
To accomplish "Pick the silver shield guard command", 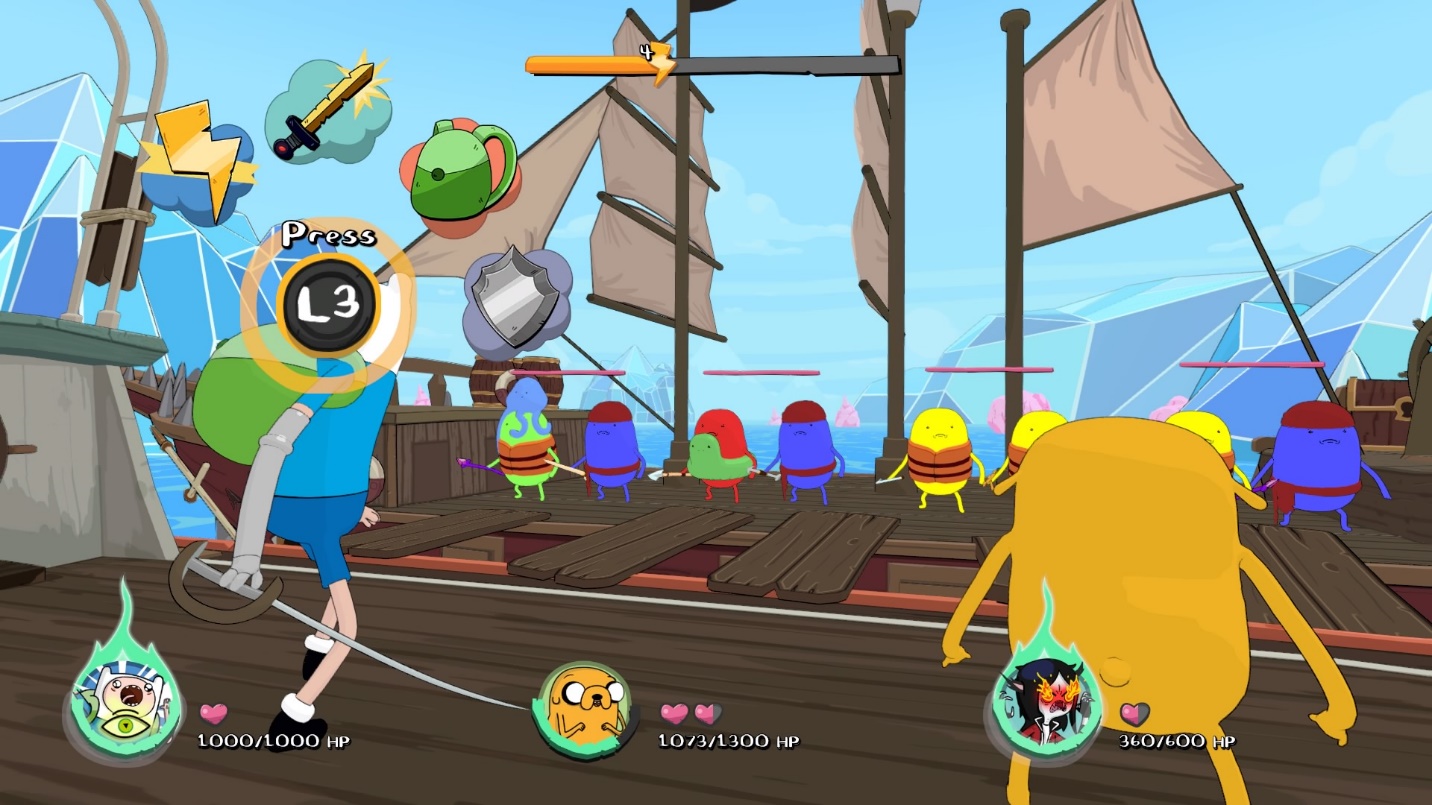I will [516, 295].
